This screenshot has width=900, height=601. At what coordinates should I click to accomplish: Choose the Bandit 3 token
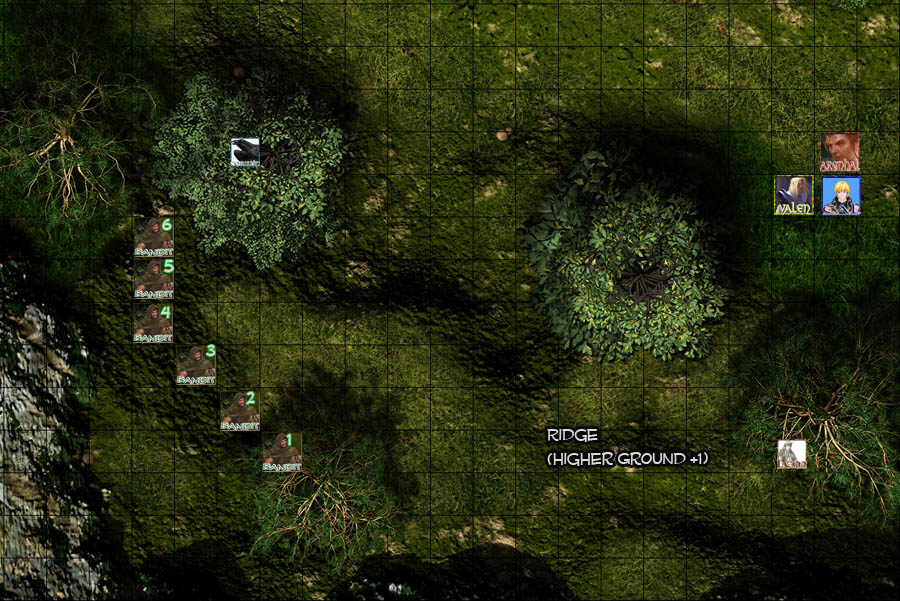[196, 365]
